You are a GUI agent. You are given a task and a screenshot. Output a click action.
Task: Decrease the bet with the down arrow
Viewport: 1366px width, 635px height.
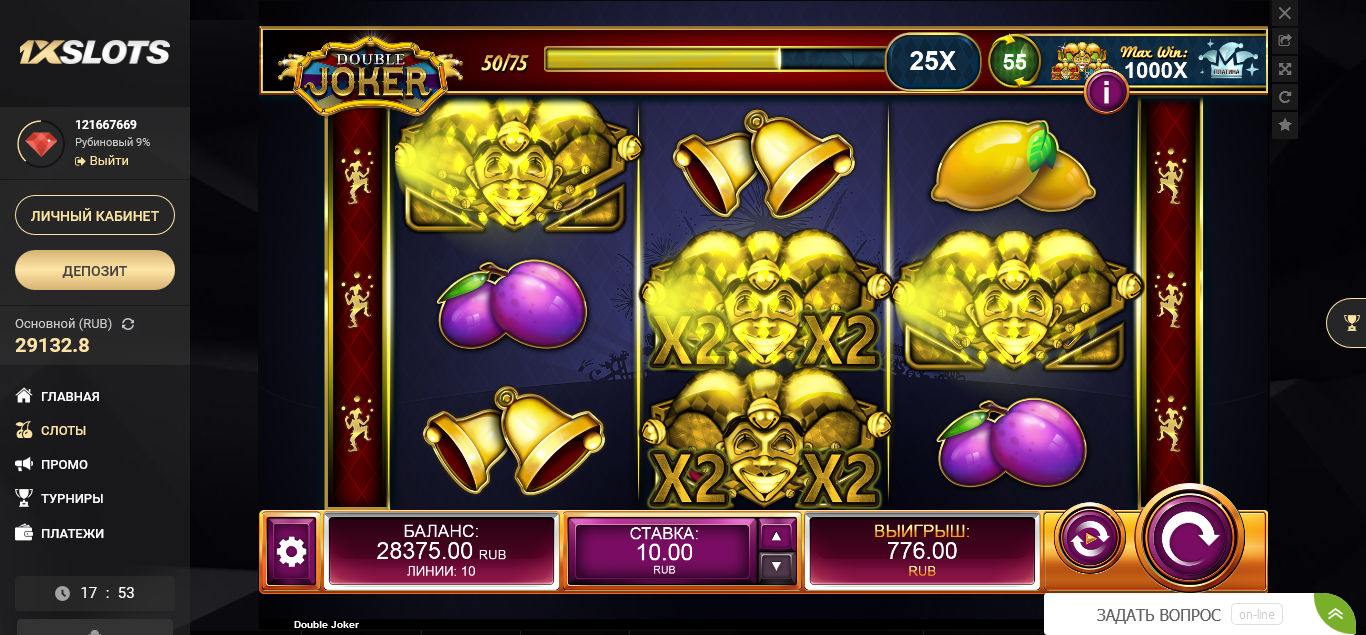(x=777, y=567)
